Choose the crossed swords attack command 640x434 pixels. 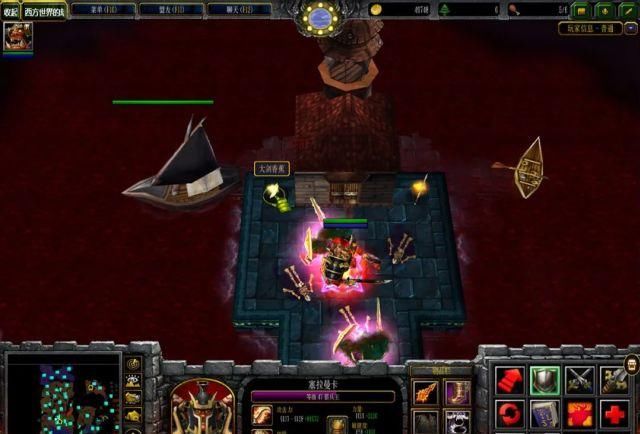tap(580, 380)
